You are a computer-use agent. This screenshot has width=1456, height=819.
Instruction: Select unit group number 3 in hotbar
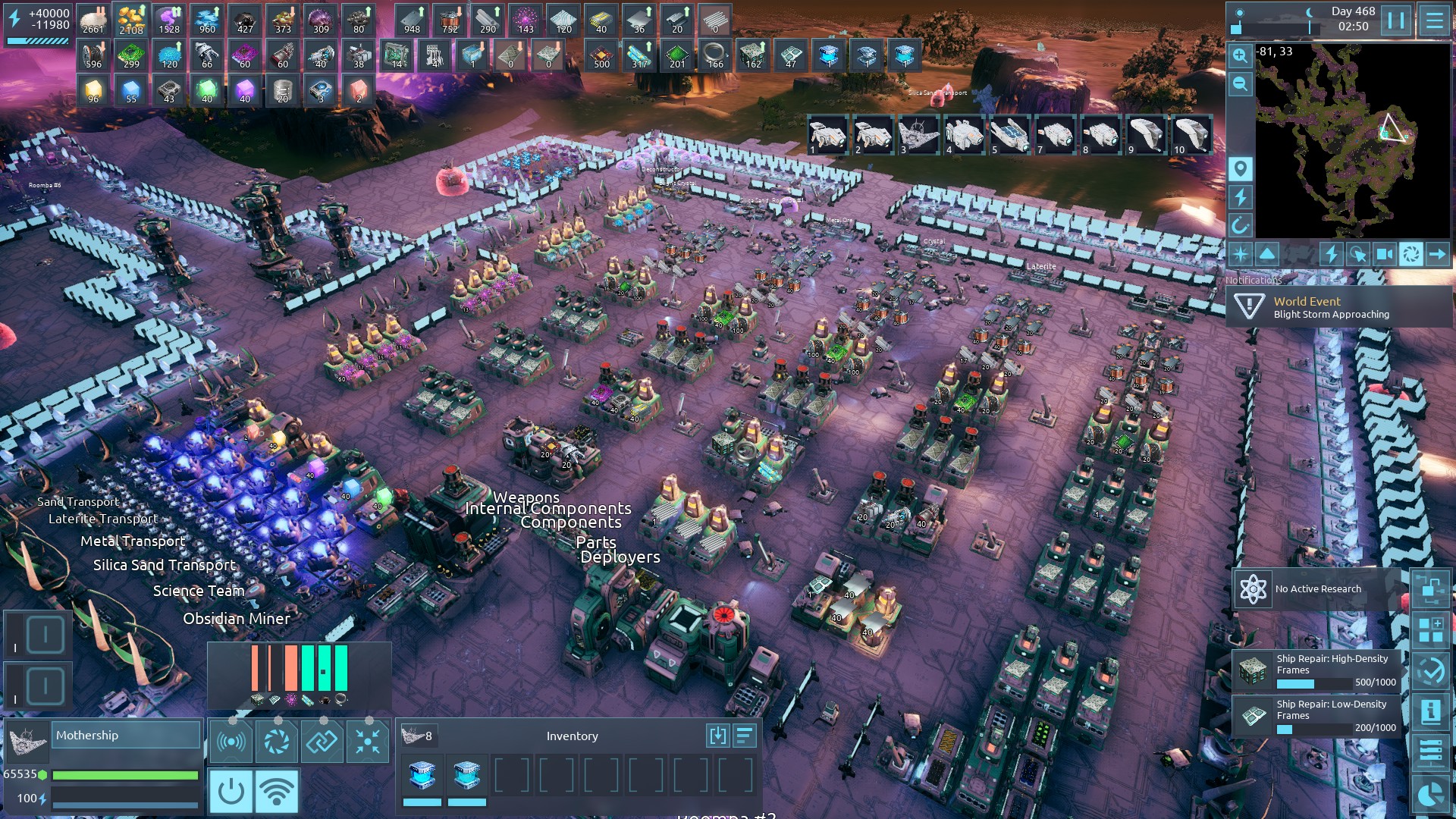pyautogui.click(x=918, y=135)
